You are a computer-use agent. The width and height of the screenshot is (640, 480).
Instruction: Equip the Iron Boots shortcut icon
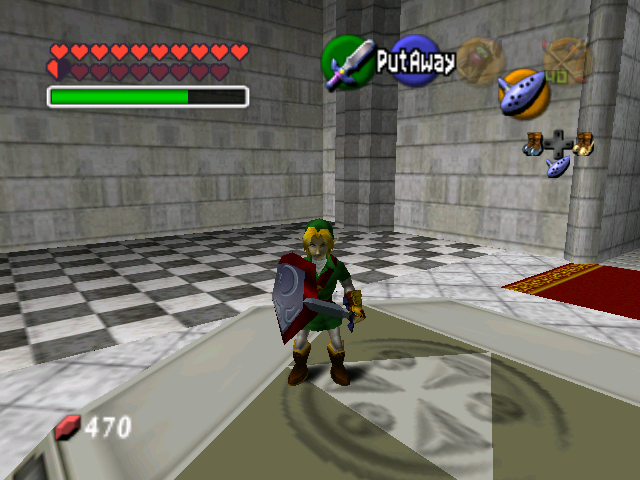[x=535, y=144]
